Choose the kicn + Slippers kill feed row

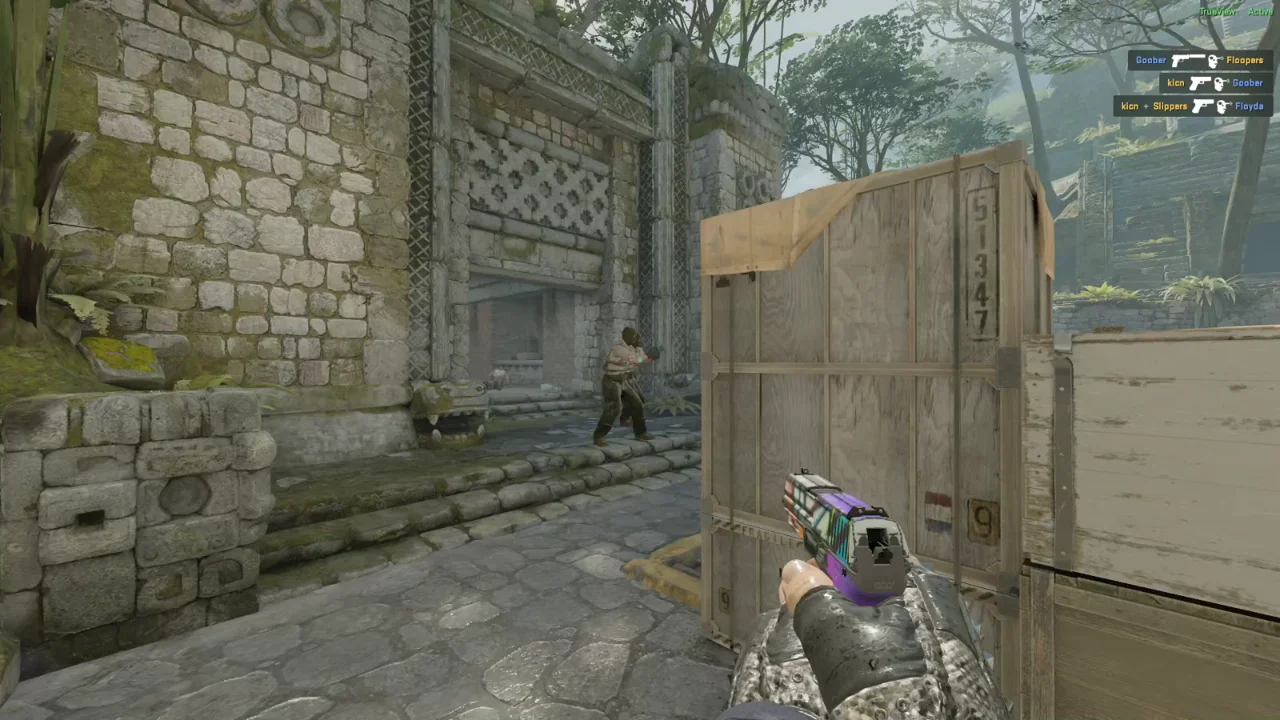[x=1192, y=106]
